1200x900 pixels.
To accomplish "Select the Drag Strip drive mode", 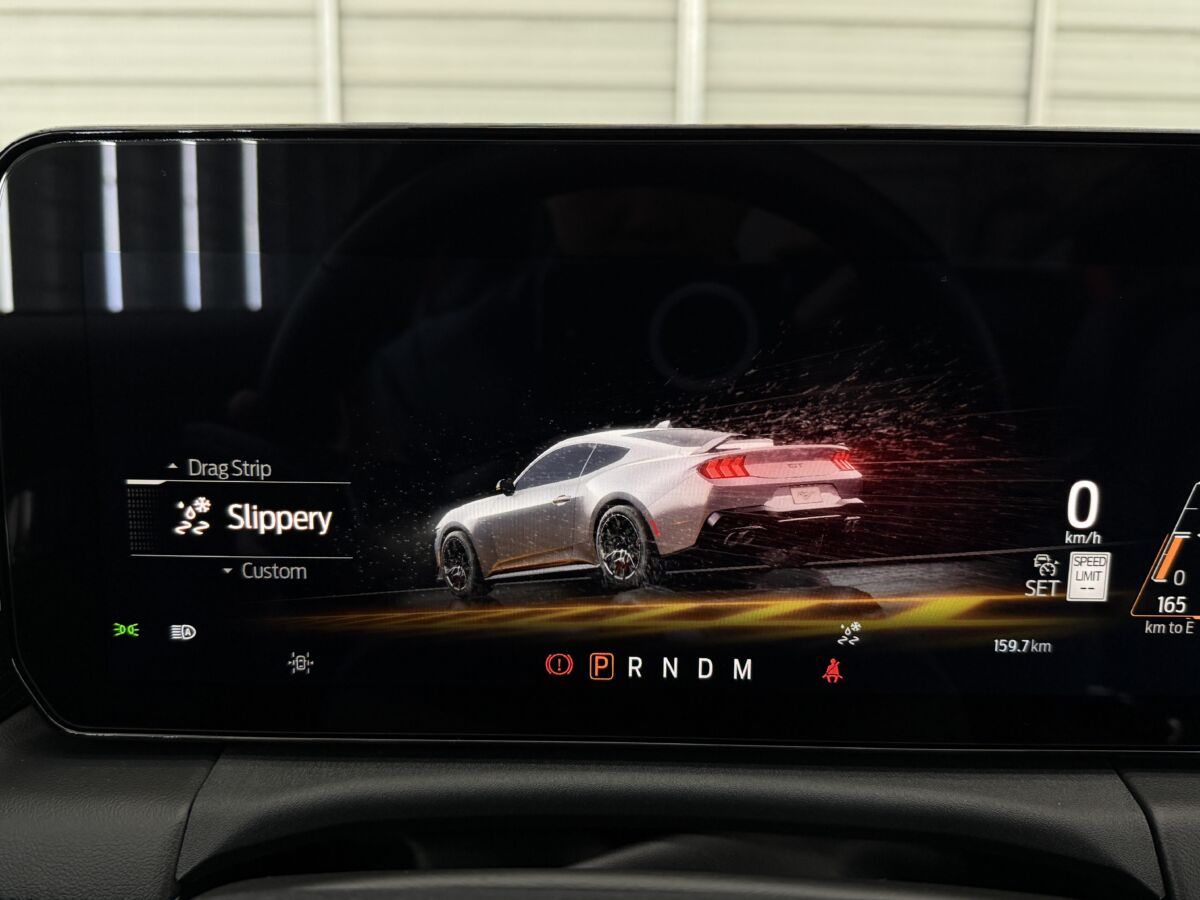I will click(x=228, y=468).
